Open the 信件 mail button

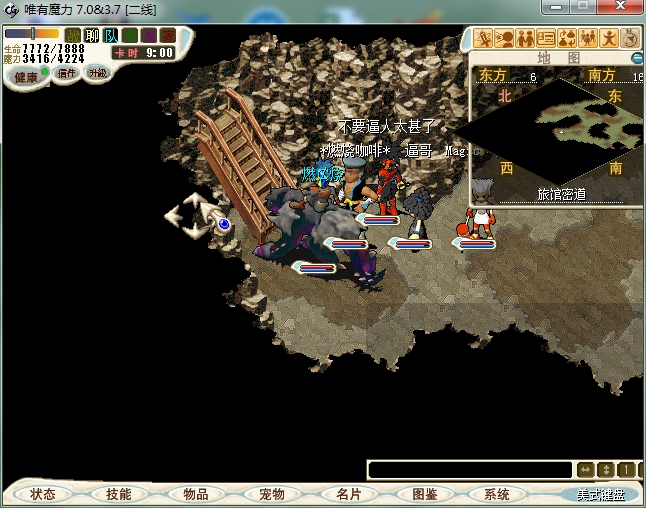pos(67,73)
